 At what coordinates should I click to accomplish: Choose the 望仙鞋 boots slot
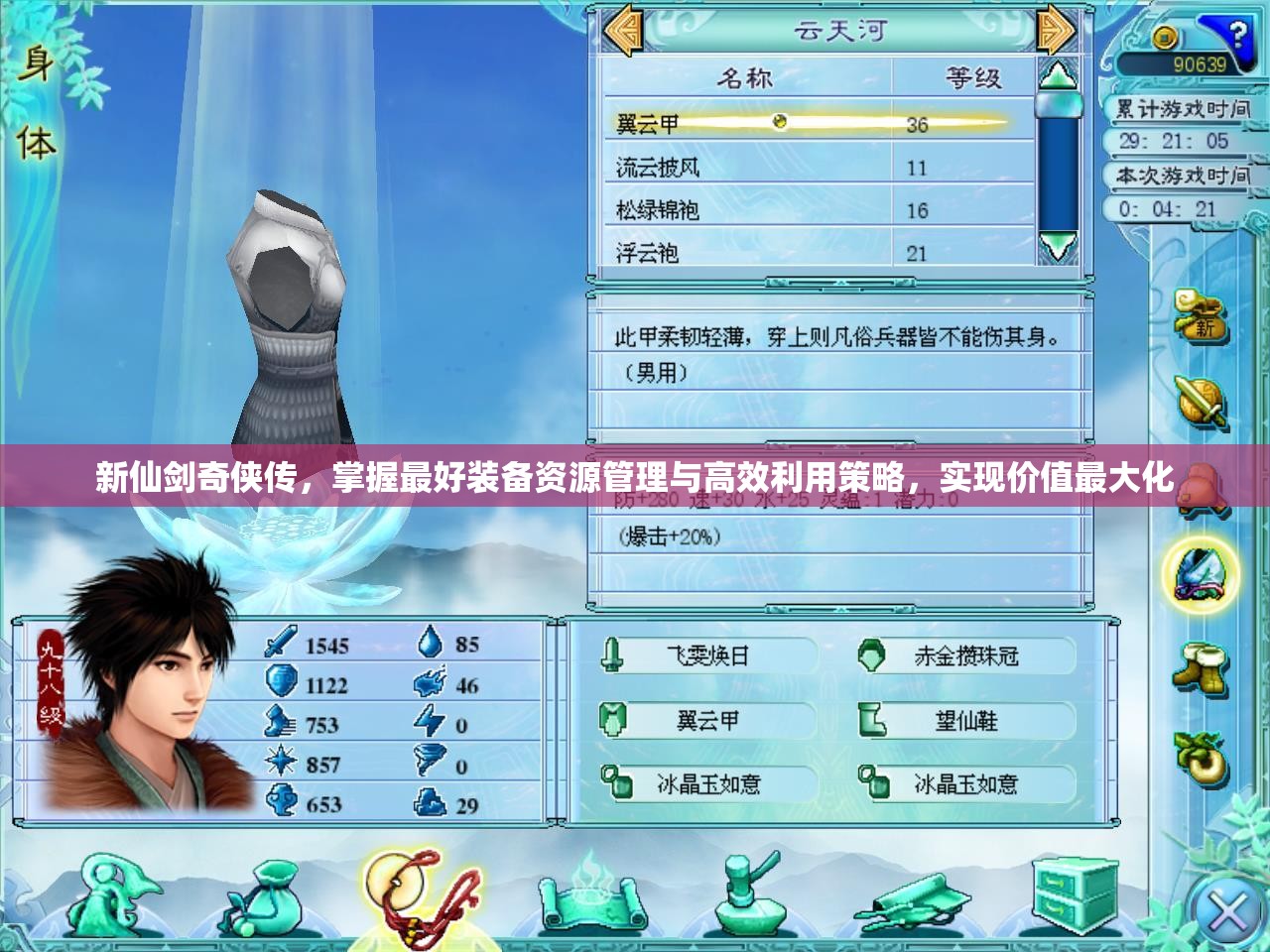click(964, 721)
